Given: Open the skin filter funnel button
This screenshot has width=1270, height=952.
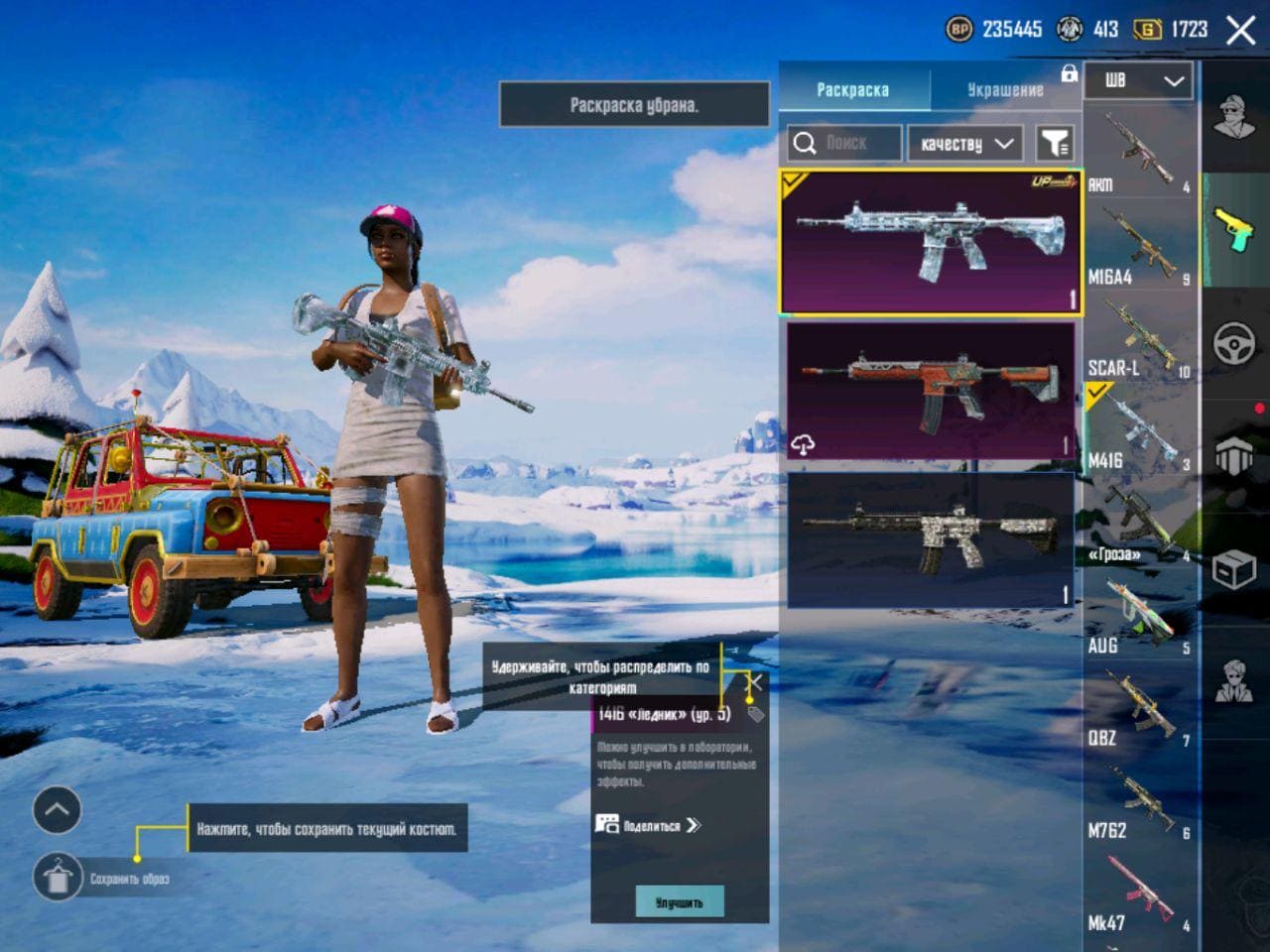Looking at the screenshot, I should point(1055,144).
